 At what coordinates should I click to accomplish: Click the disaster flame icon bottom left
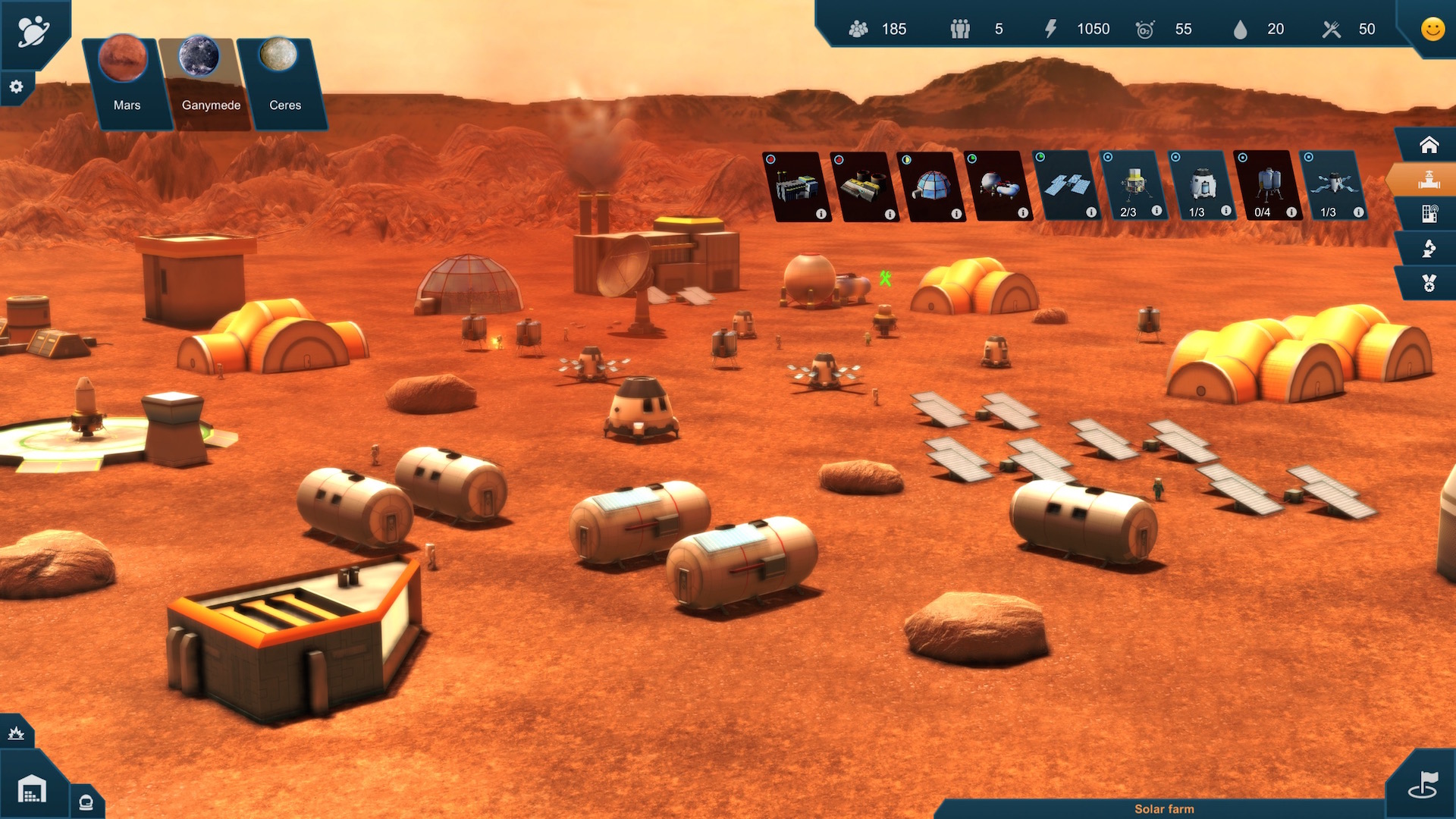(x=17, y=732)
